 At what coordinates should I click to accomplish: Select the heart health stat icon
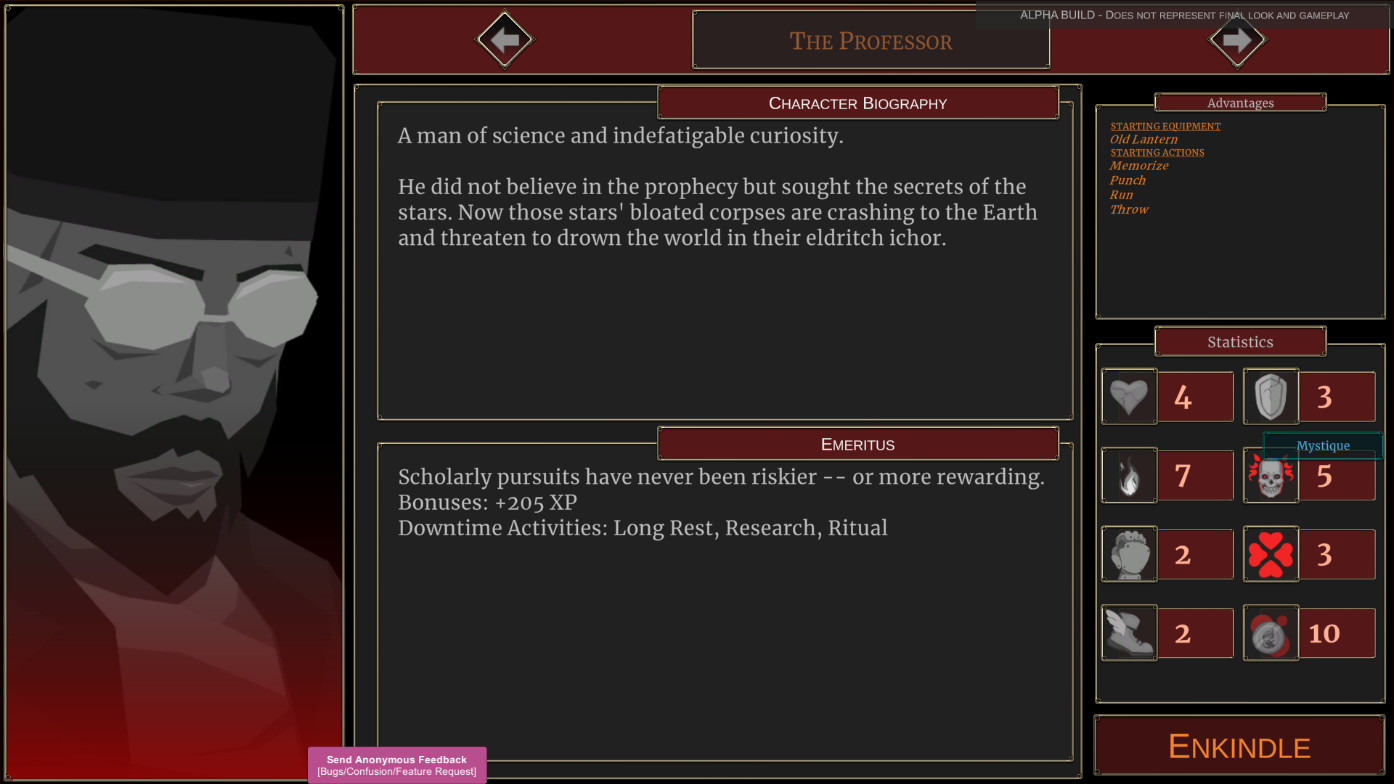point(1128,396)
